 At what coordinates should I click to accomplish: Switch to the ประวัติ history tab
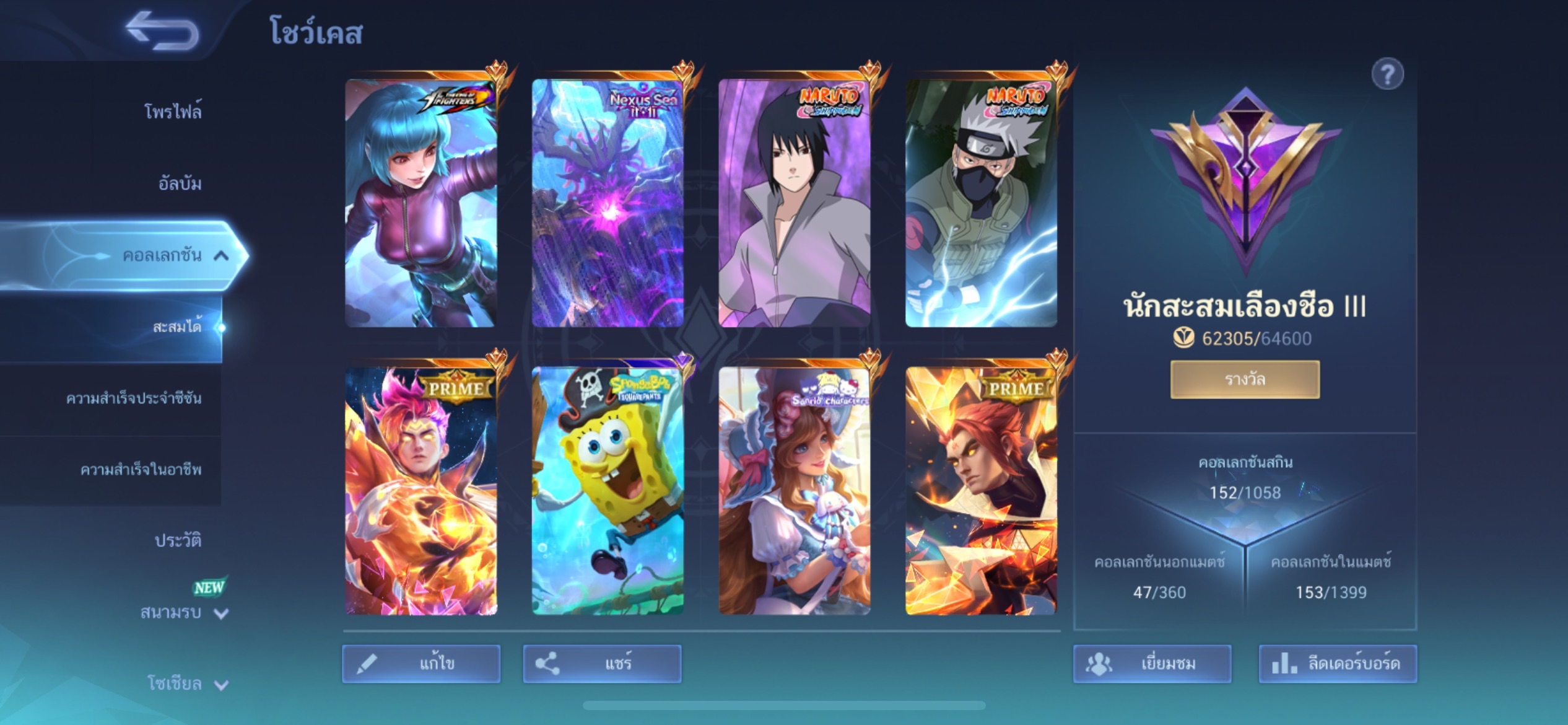click(178, 541)
